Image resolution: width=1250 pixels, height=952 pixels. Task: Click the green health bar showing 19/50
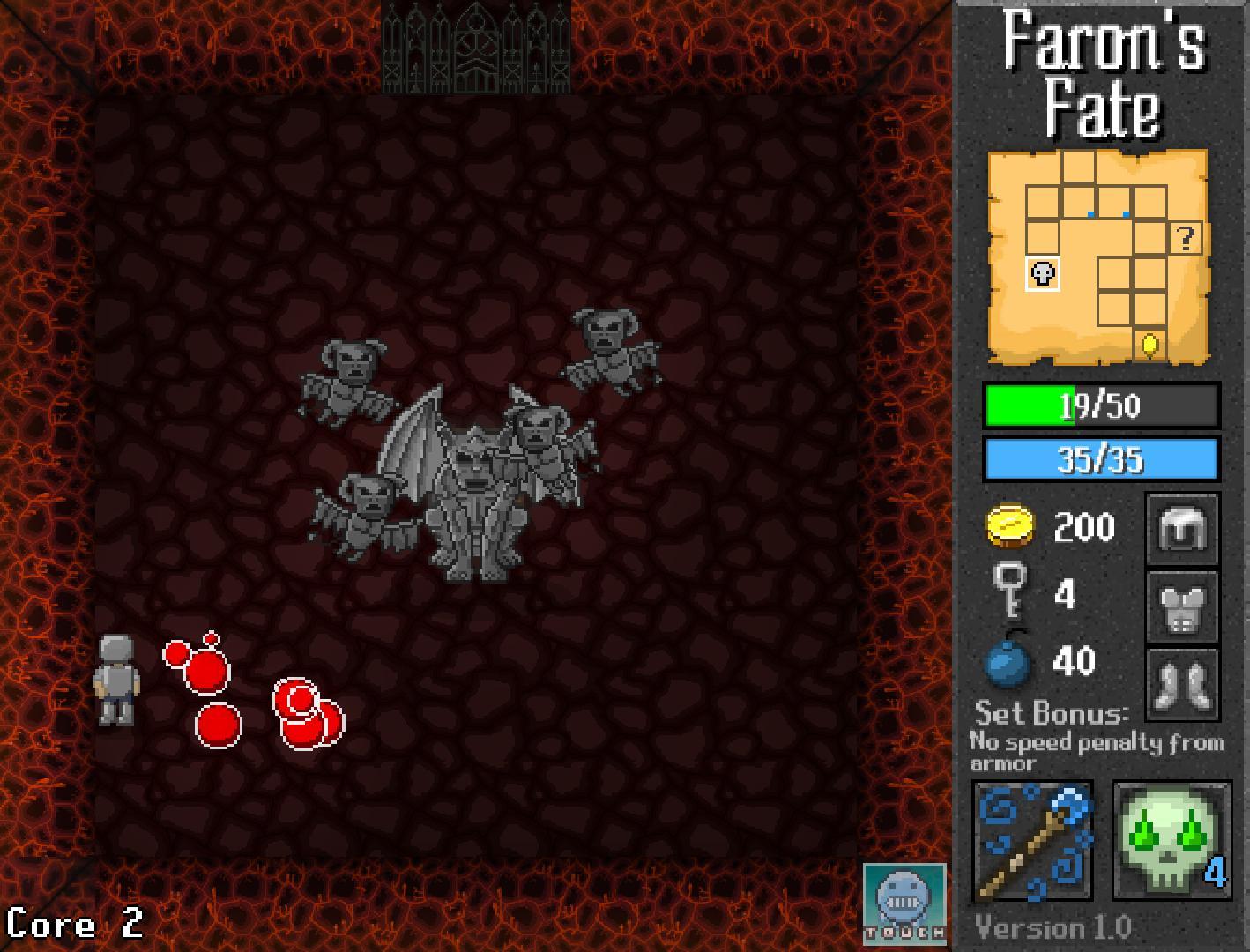(1098, 406)
